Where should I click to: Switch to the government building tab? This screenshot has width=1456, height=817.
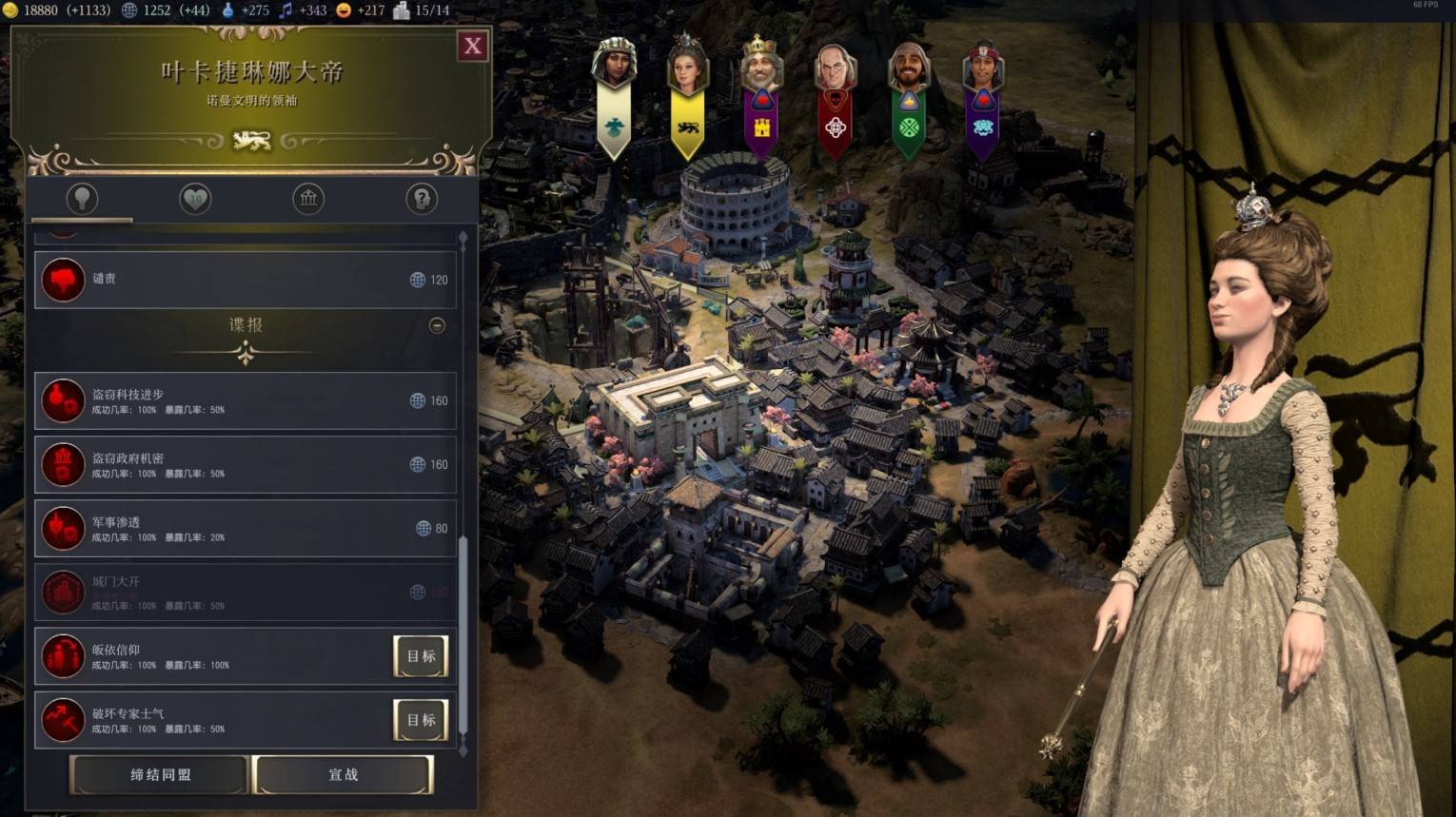click(x=308, y=198)
